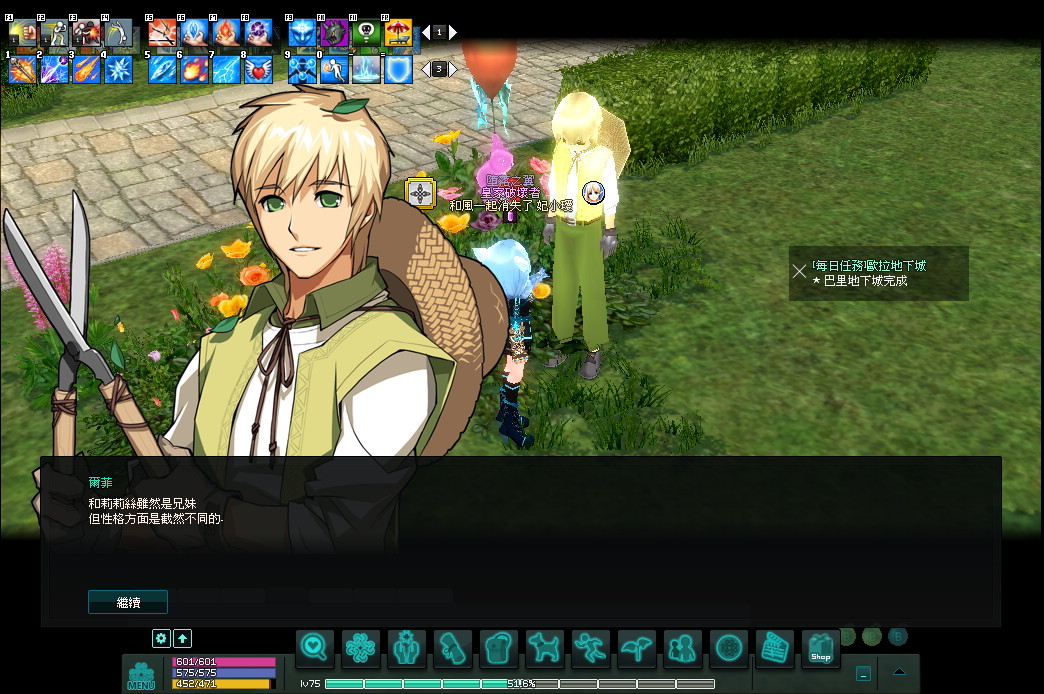
Task: Switch top hotbar to next page
Action: point(453,32)
